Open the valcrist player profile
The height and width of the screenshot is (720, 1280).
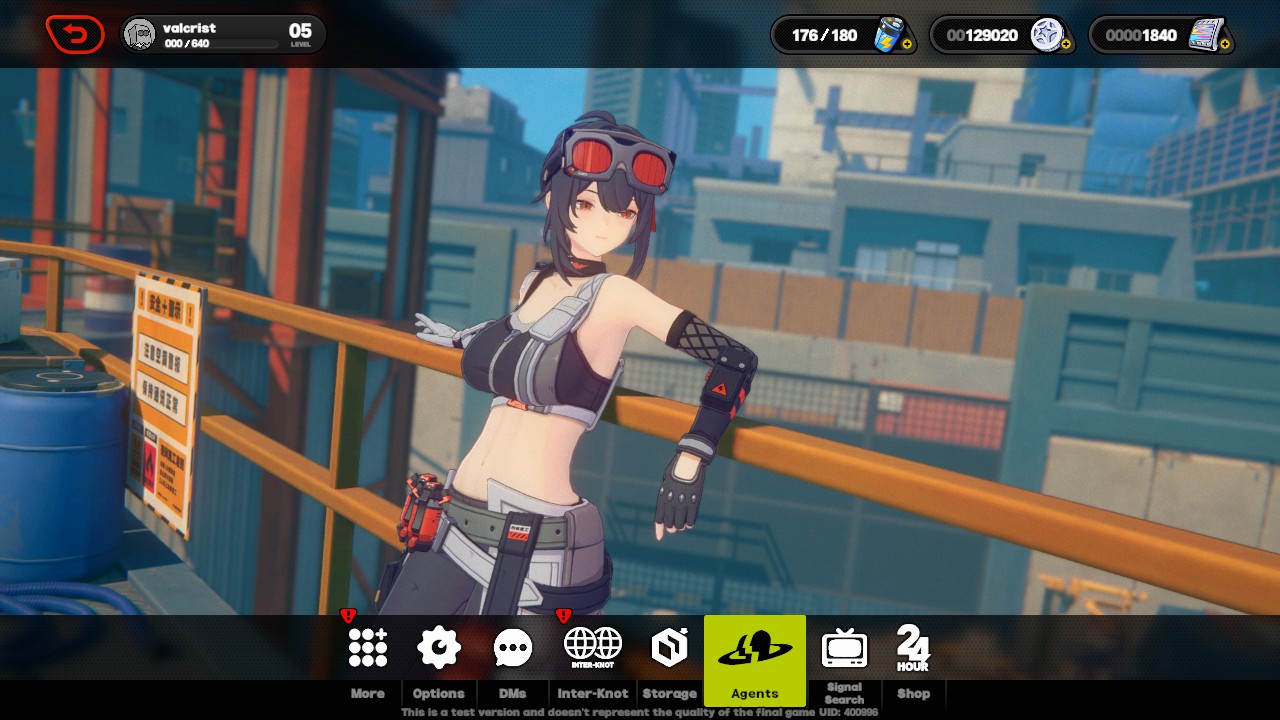click(222, 35)
